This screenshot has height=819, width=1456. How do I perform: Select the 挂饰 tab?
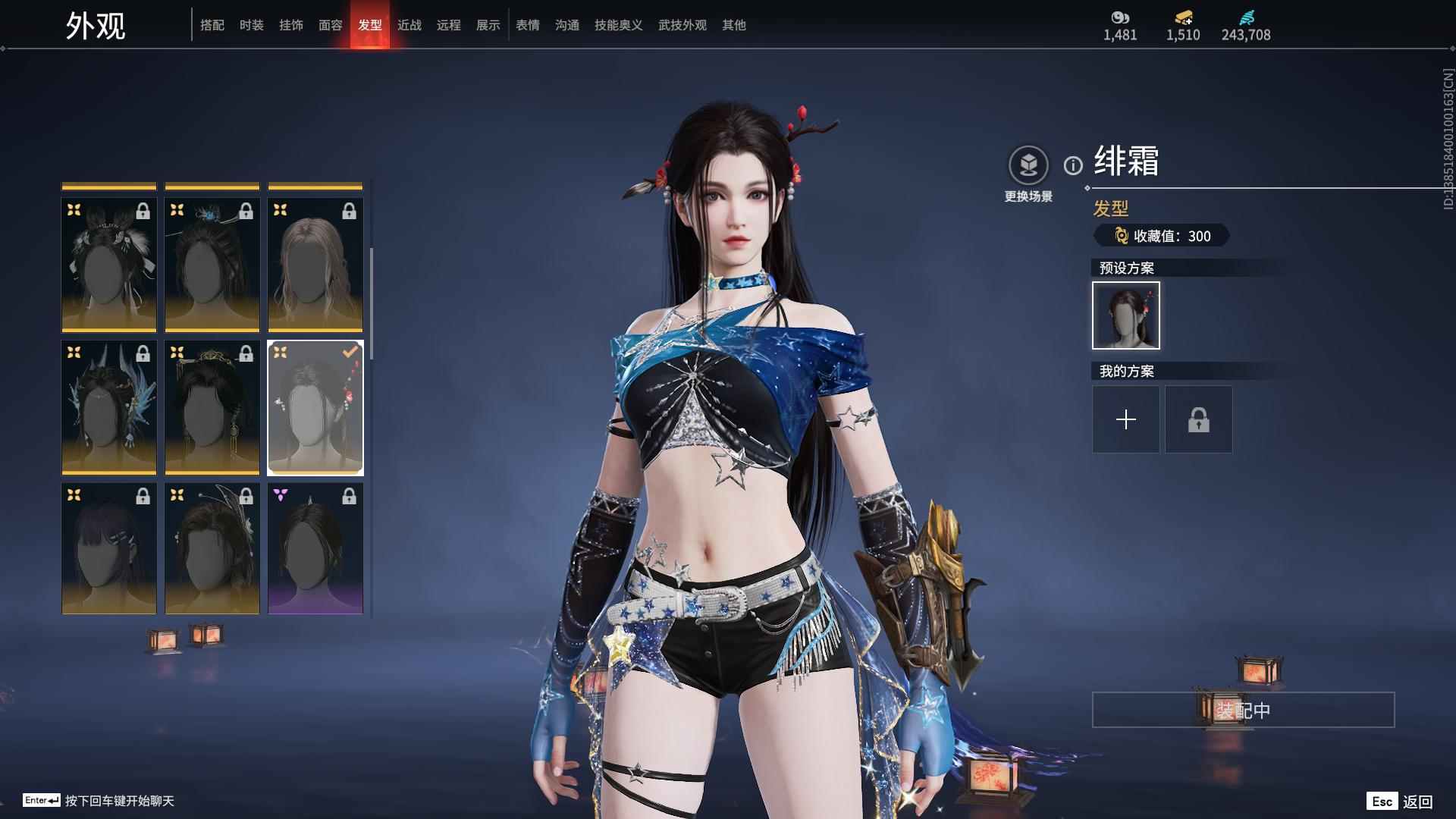tap(291, 25)
